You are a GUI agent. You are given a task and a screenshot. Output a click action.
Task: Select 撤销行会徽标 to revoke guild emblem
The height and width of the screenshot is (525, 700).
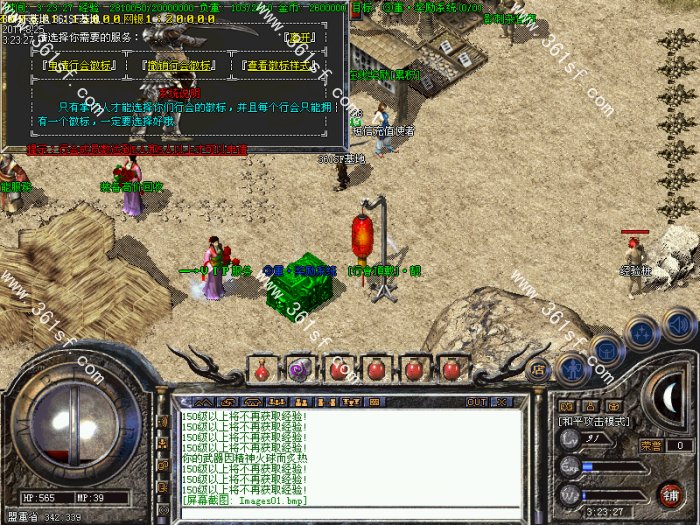178,66
